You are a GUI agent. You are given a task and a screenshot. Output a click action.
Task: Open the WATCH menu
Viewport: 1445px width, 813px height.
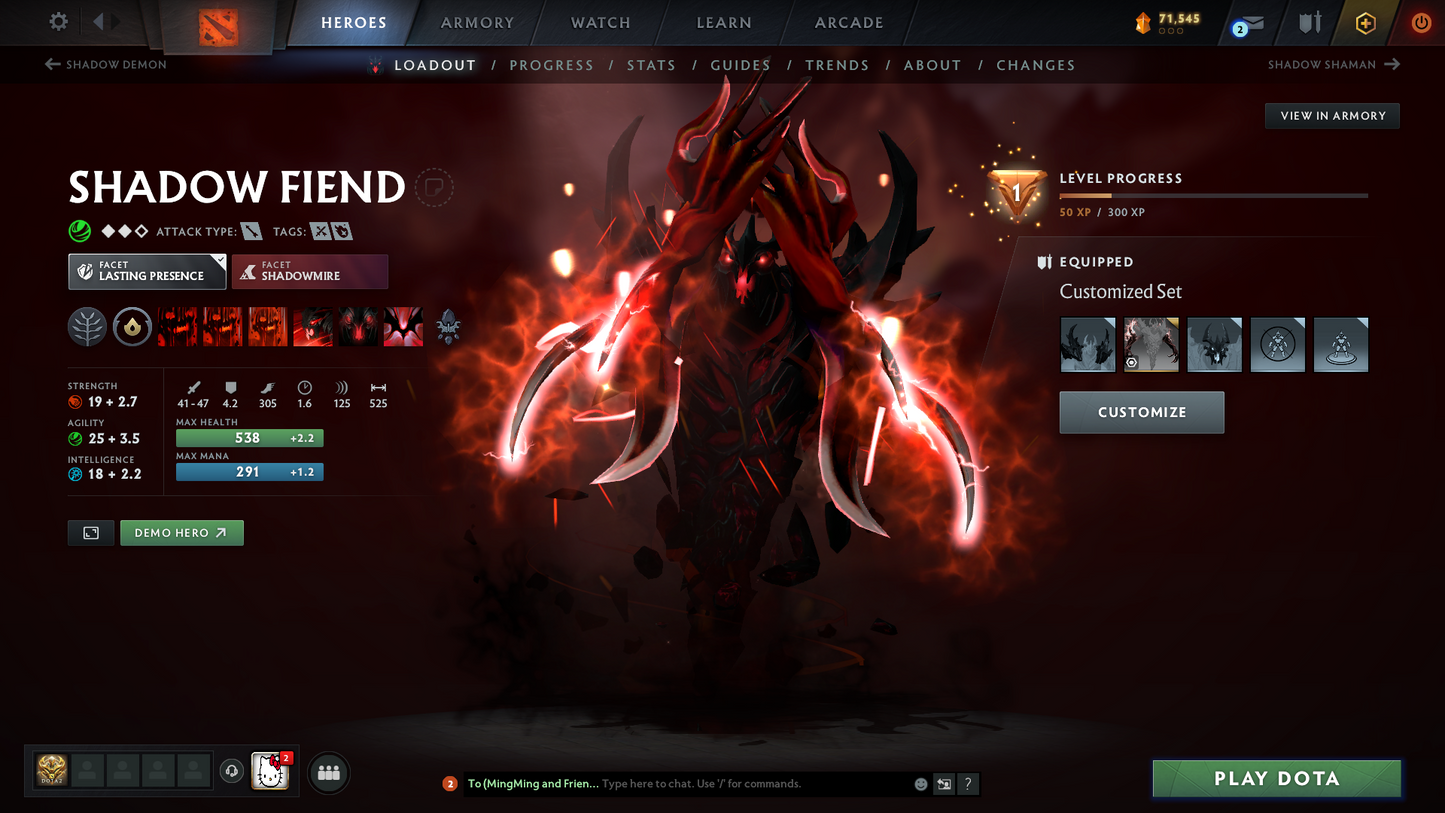(x=598, y=22)
